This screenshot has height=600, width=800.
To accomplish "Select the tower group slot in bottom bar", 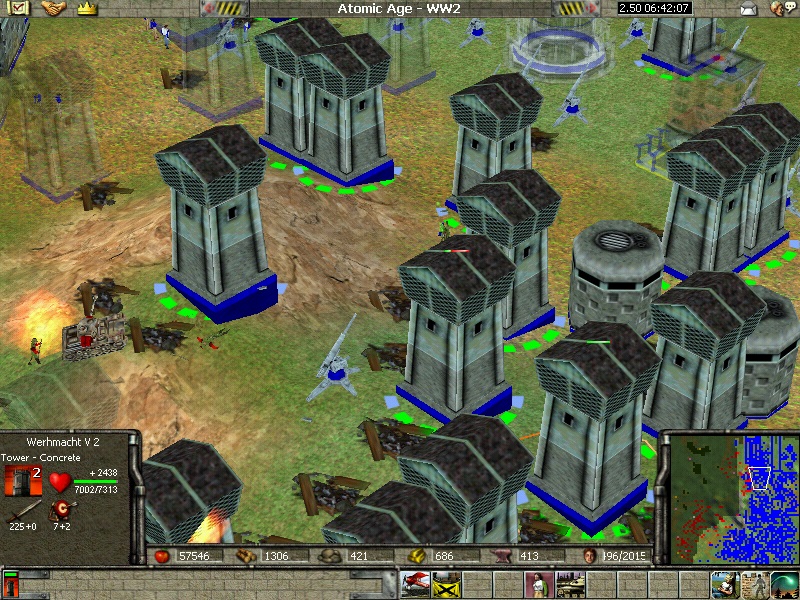I will 10,582.
